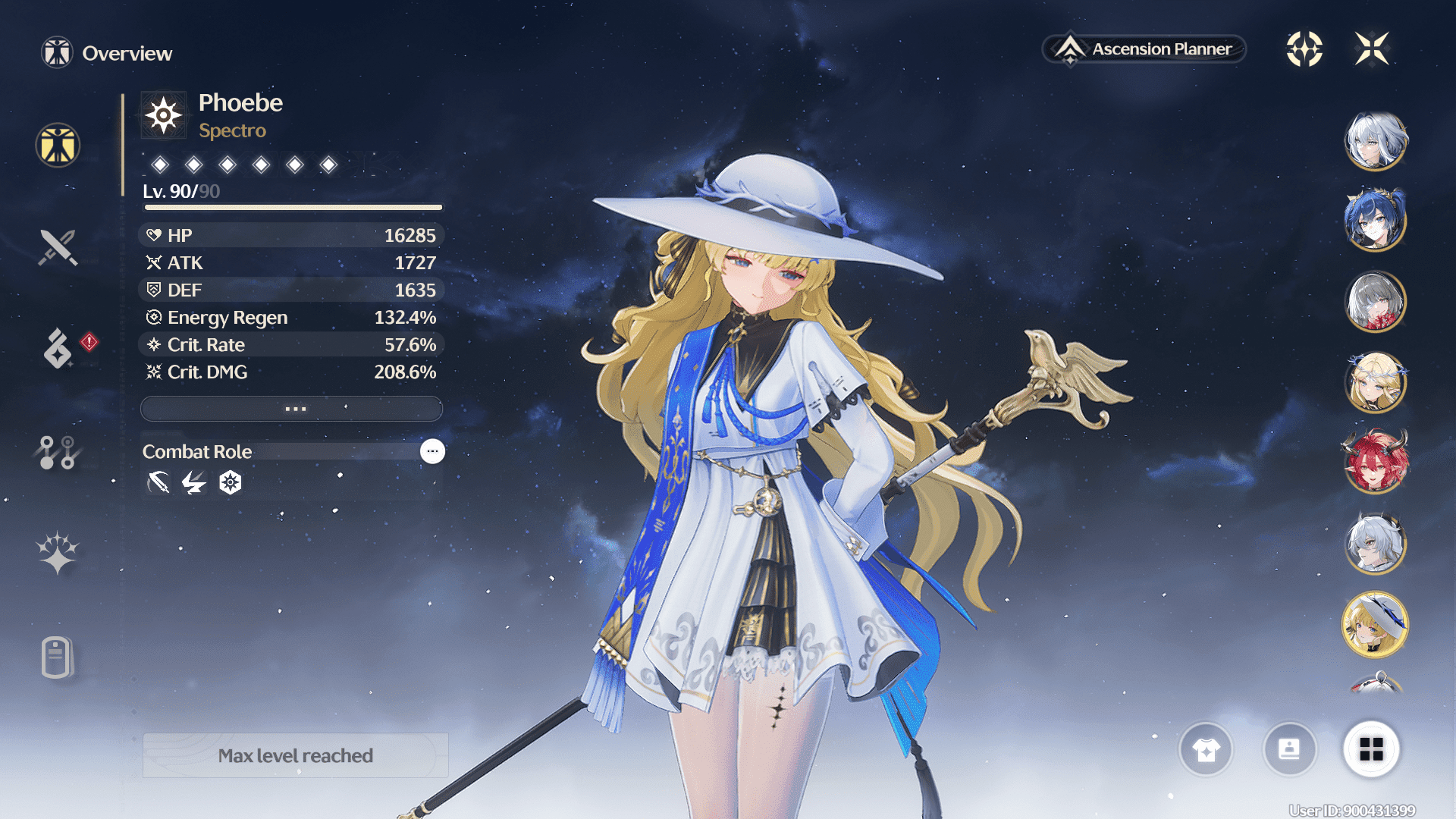
Task: Choose the blue-haired character portrait
Action: tap(1376, 221)
